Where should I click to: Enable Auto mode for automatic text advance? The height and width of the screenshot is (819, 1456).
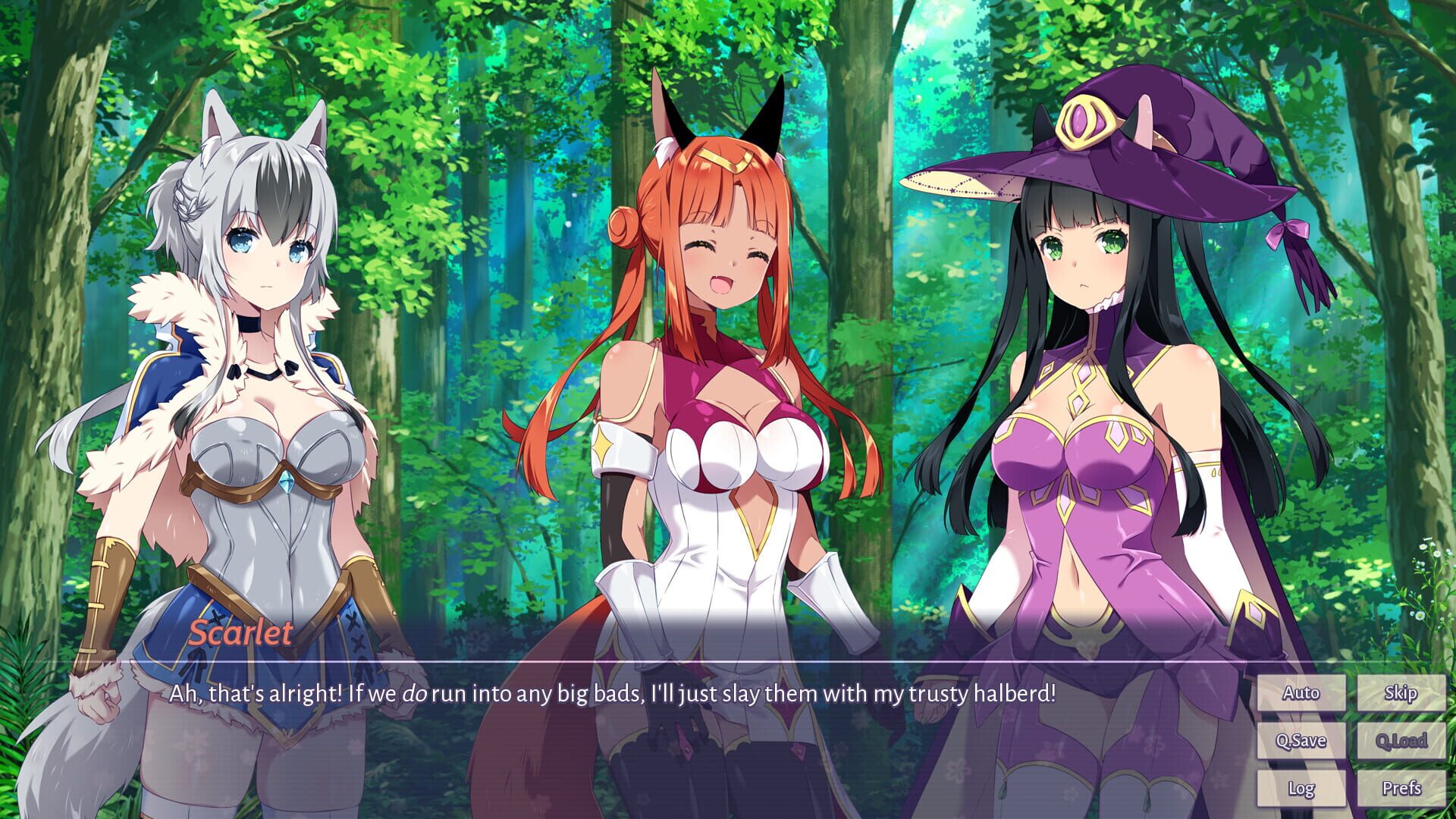point(1301,692)
